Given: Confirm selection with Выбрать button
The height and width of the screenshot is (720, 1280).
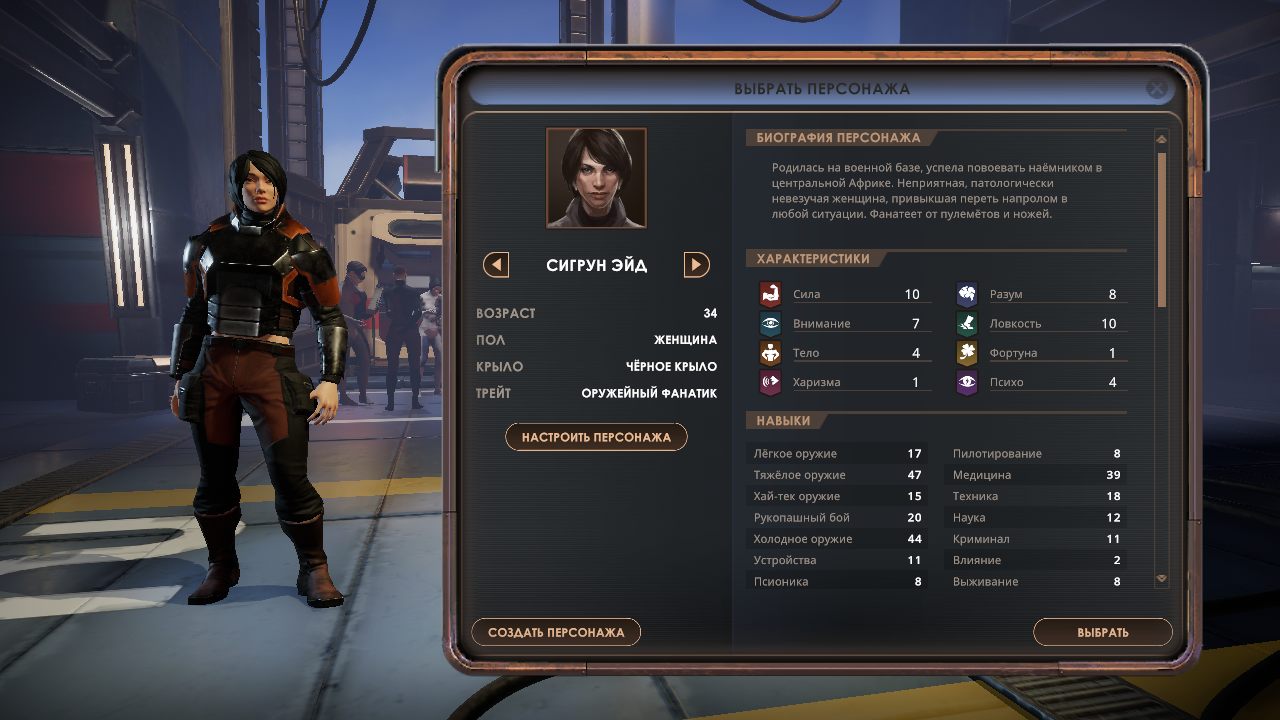Looking at the screenshot, I should click(1103, 632).
